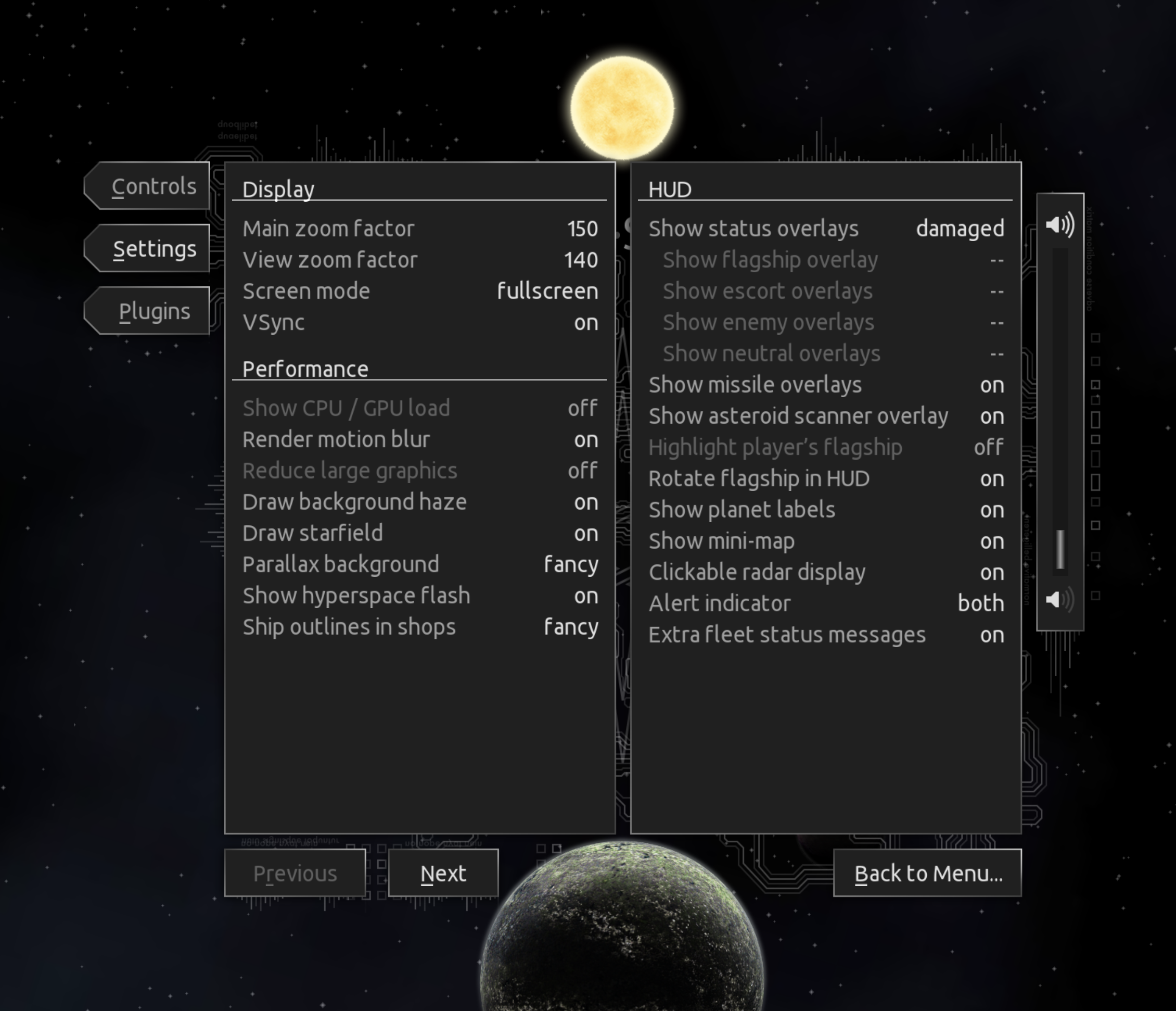
Task: Disable Show hyperspace flash
Action: (x=420, y=595)
